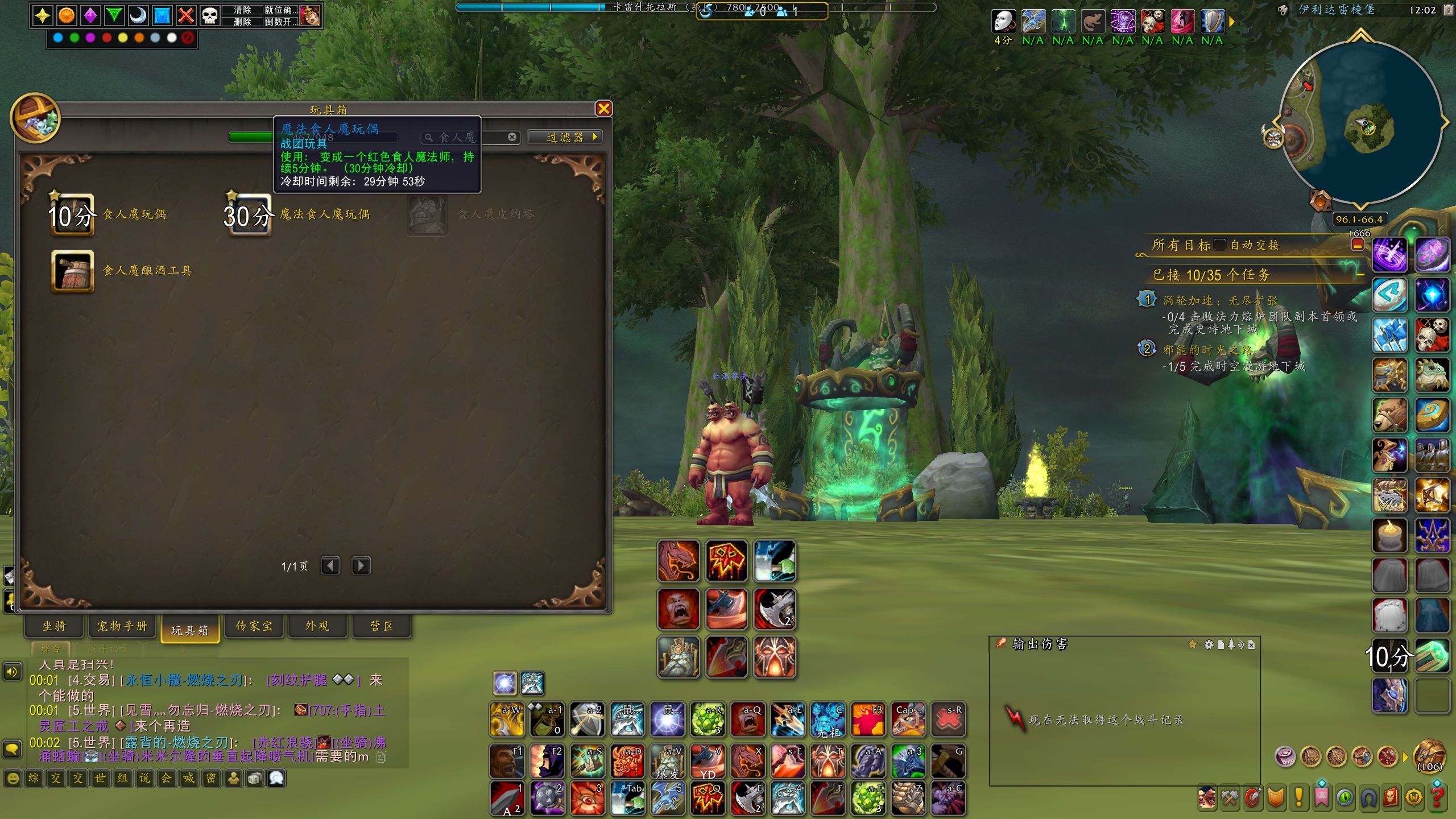Use the 魔法食人魔玩偶 toy

(249, 215)
